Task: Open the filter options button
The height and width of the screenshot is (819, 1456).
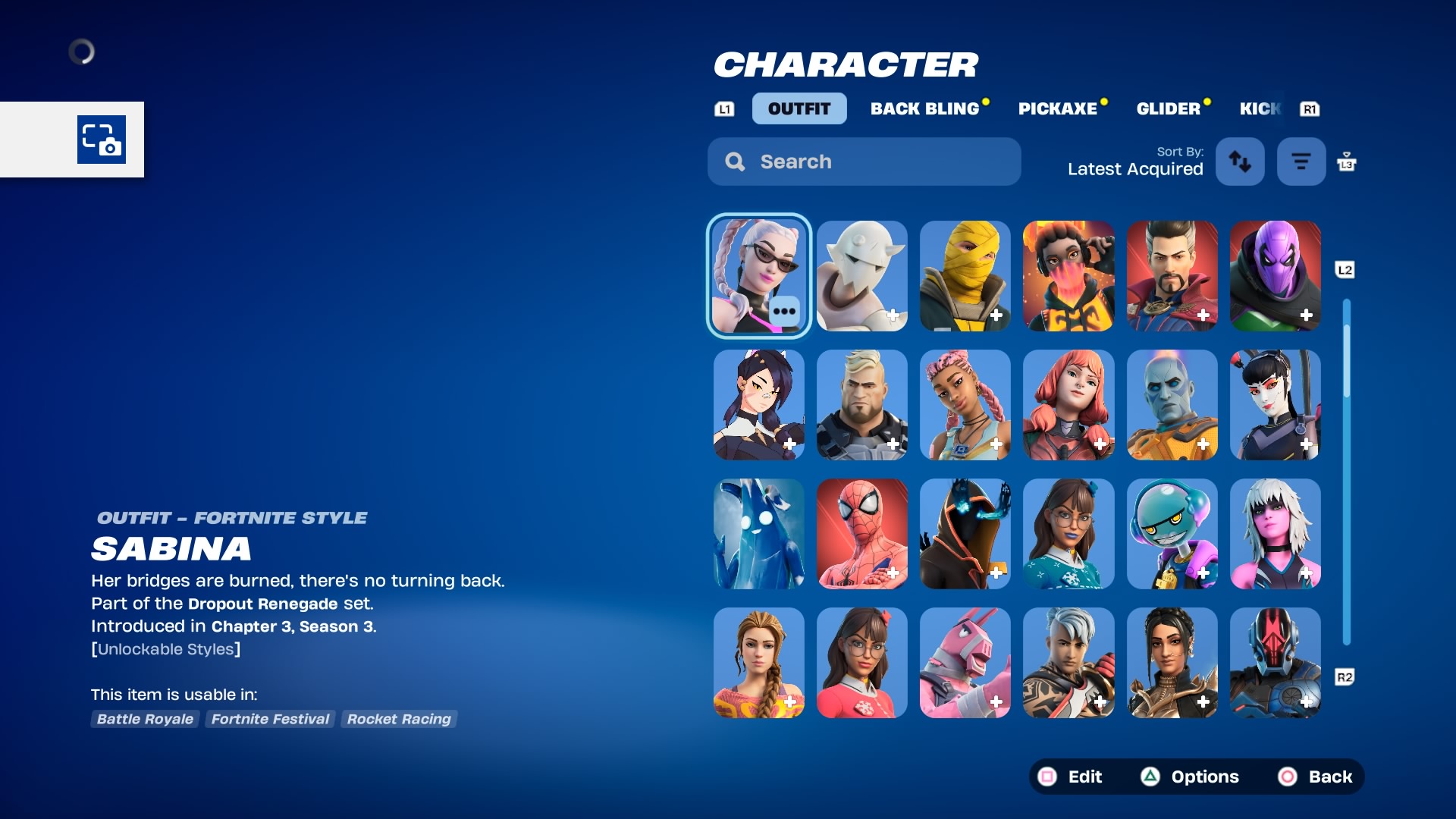Action: (x=1301, y=162)
